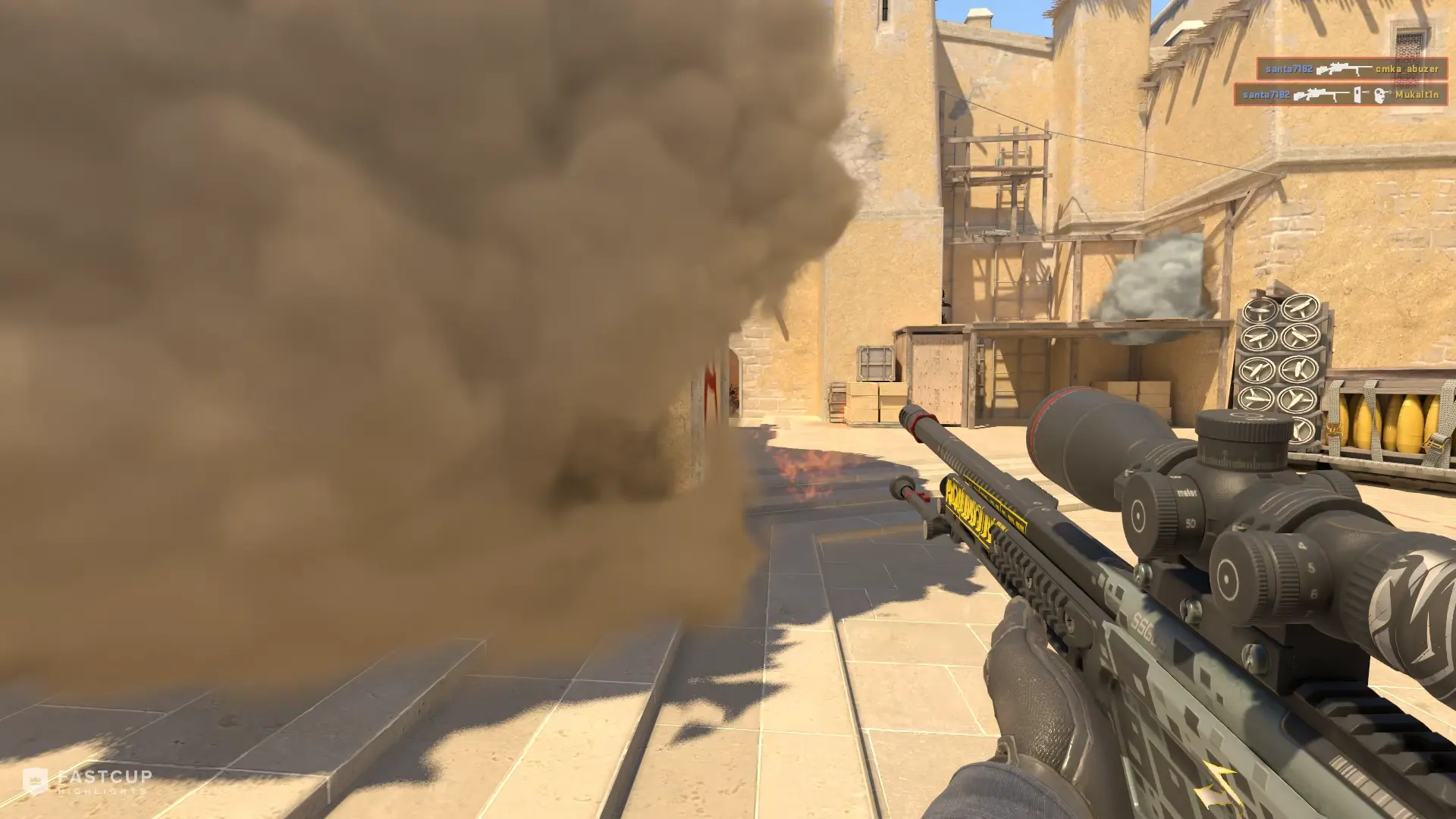Click the FASTCUP watermark text
Screen dimensions: 1456x819
tap(104, 776)
